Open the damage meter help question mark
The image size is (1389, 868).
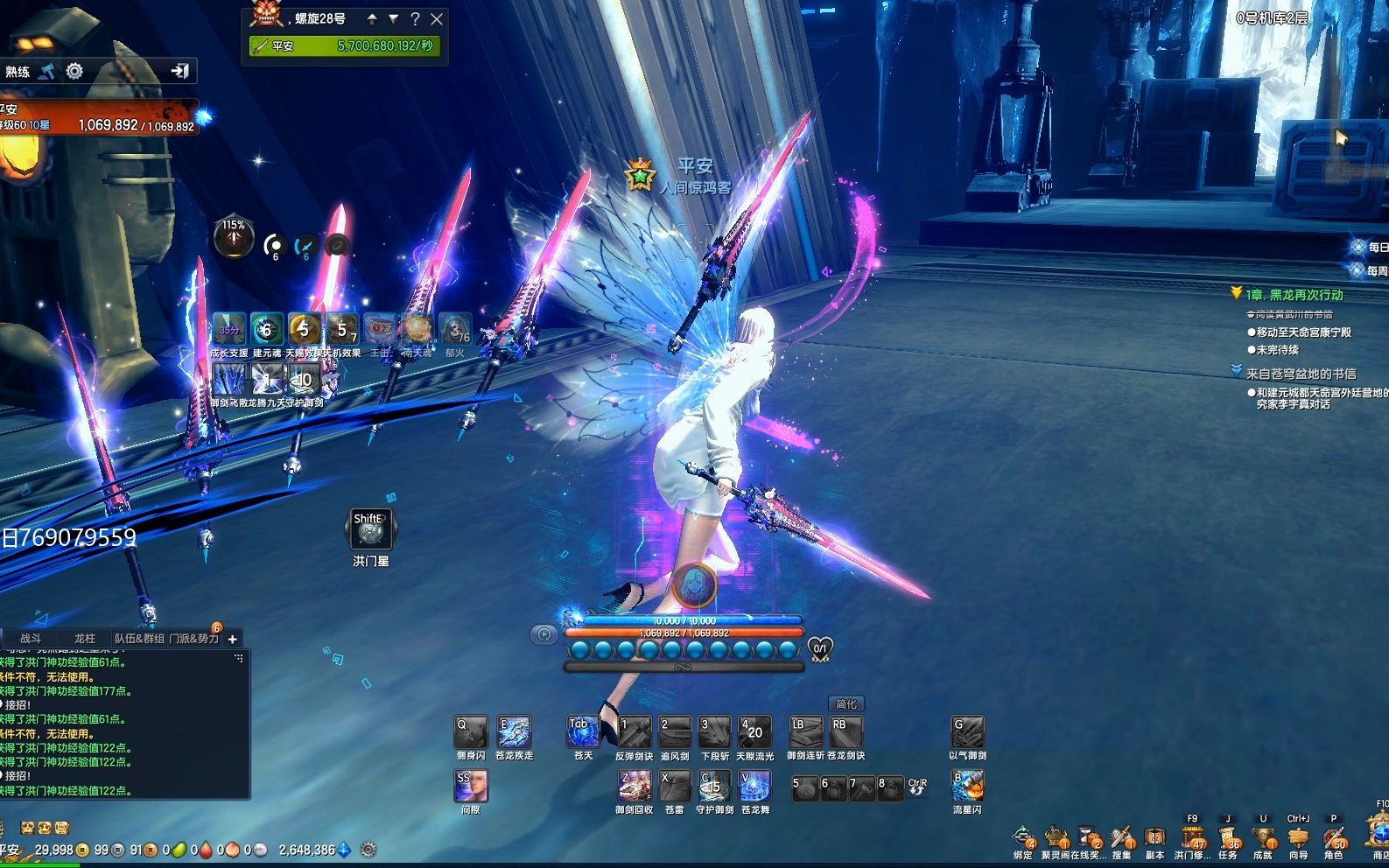tap(415, 18)
